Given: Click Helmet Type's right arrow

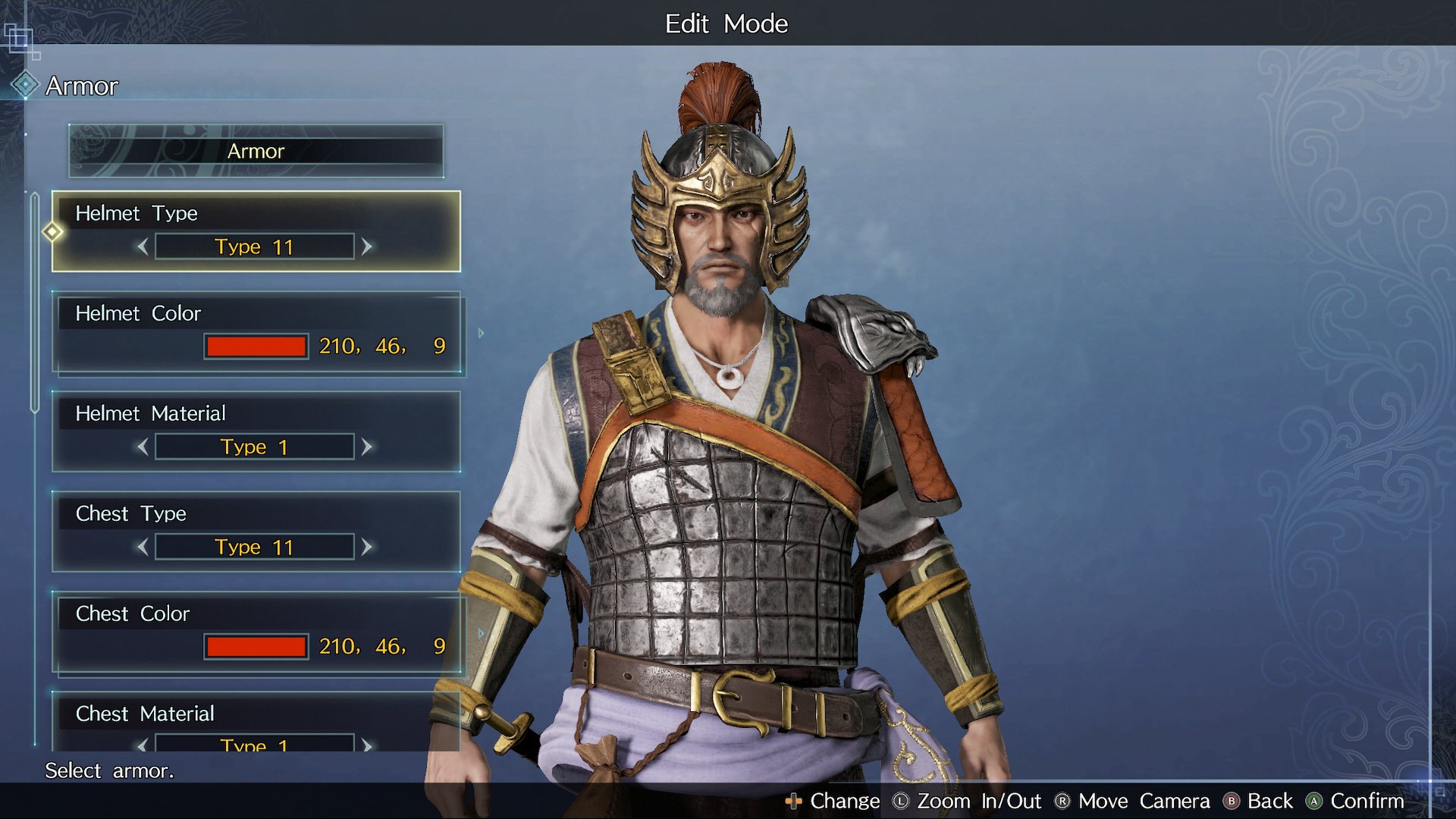Looking at the screenshot, I should click(367, 246).
